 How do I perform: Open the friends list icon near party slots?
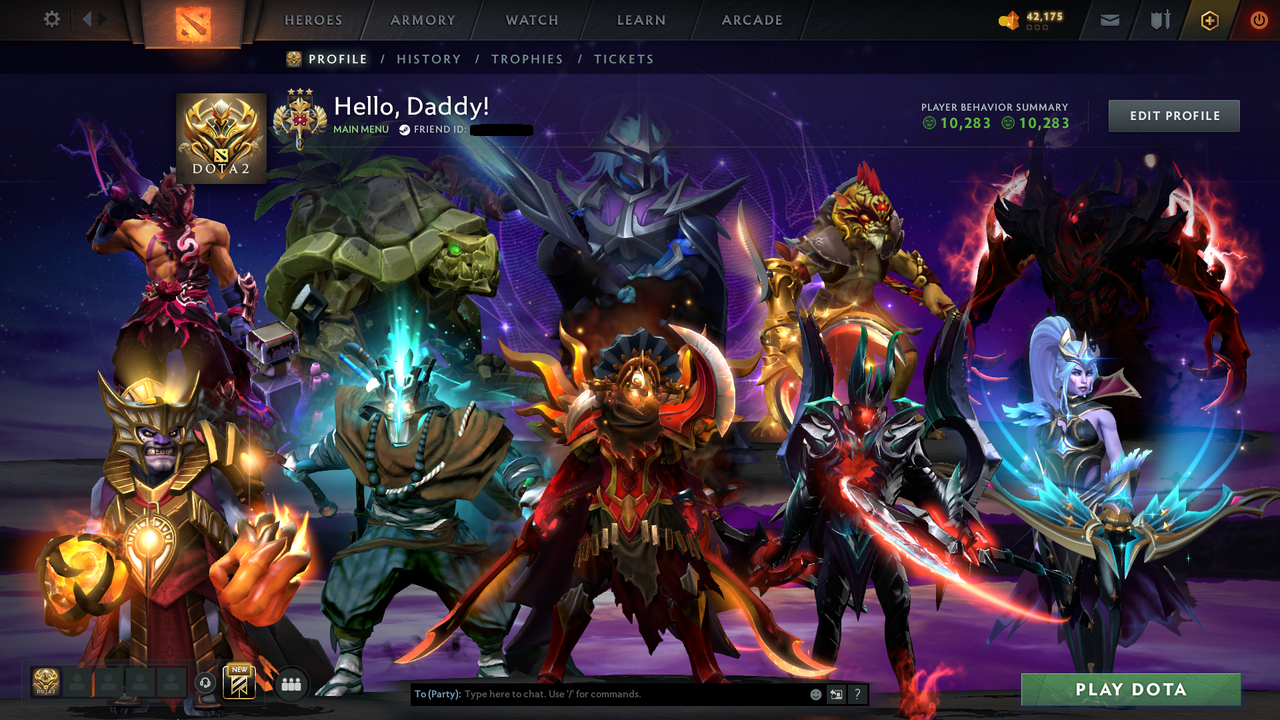[289, 682]
